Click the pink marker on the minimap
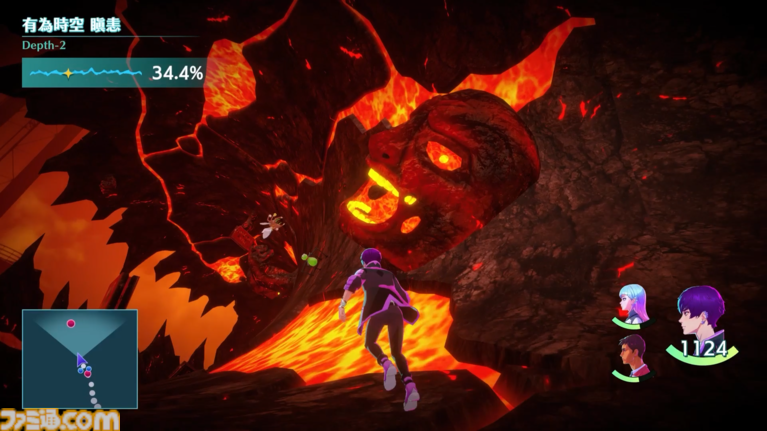Image resolution: width=767 pixels, height=431 pixels. pyautogui.click(x=71, y=323)
